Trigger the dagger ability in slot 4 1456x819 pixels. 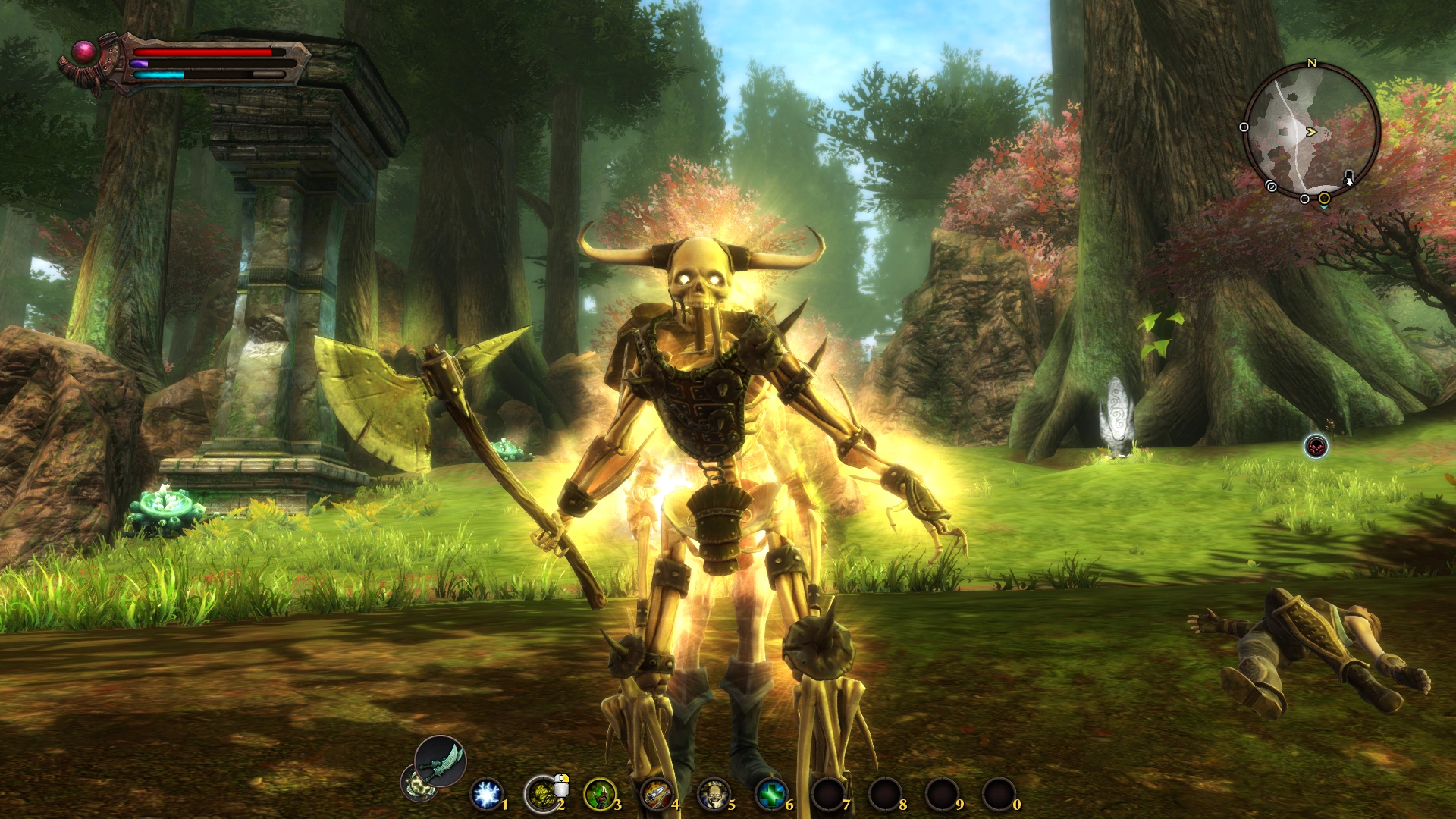658,793
